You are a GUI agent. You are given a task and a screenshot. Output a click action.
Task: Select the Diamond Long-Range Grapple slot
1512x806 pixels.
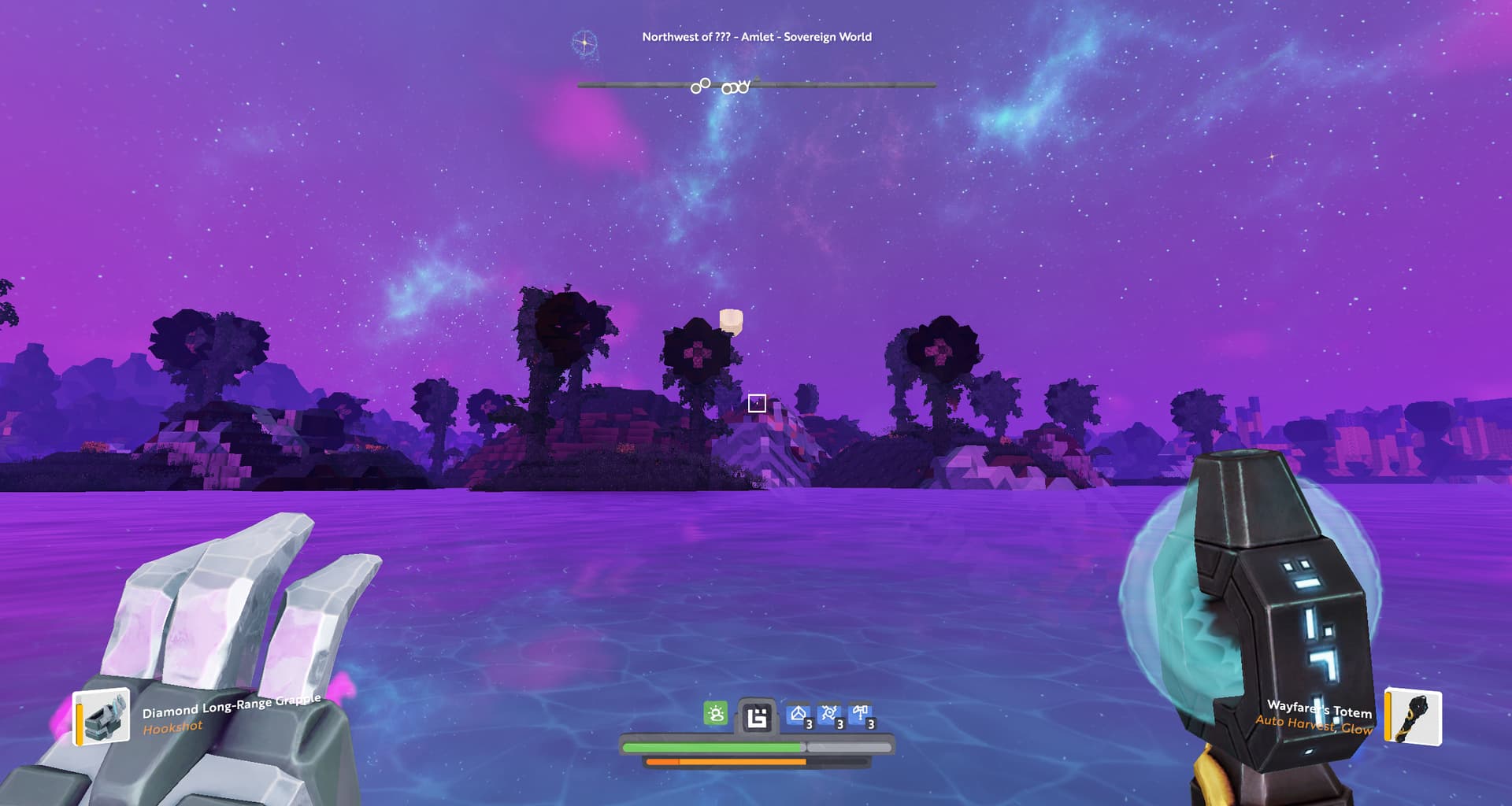(102, 717)
